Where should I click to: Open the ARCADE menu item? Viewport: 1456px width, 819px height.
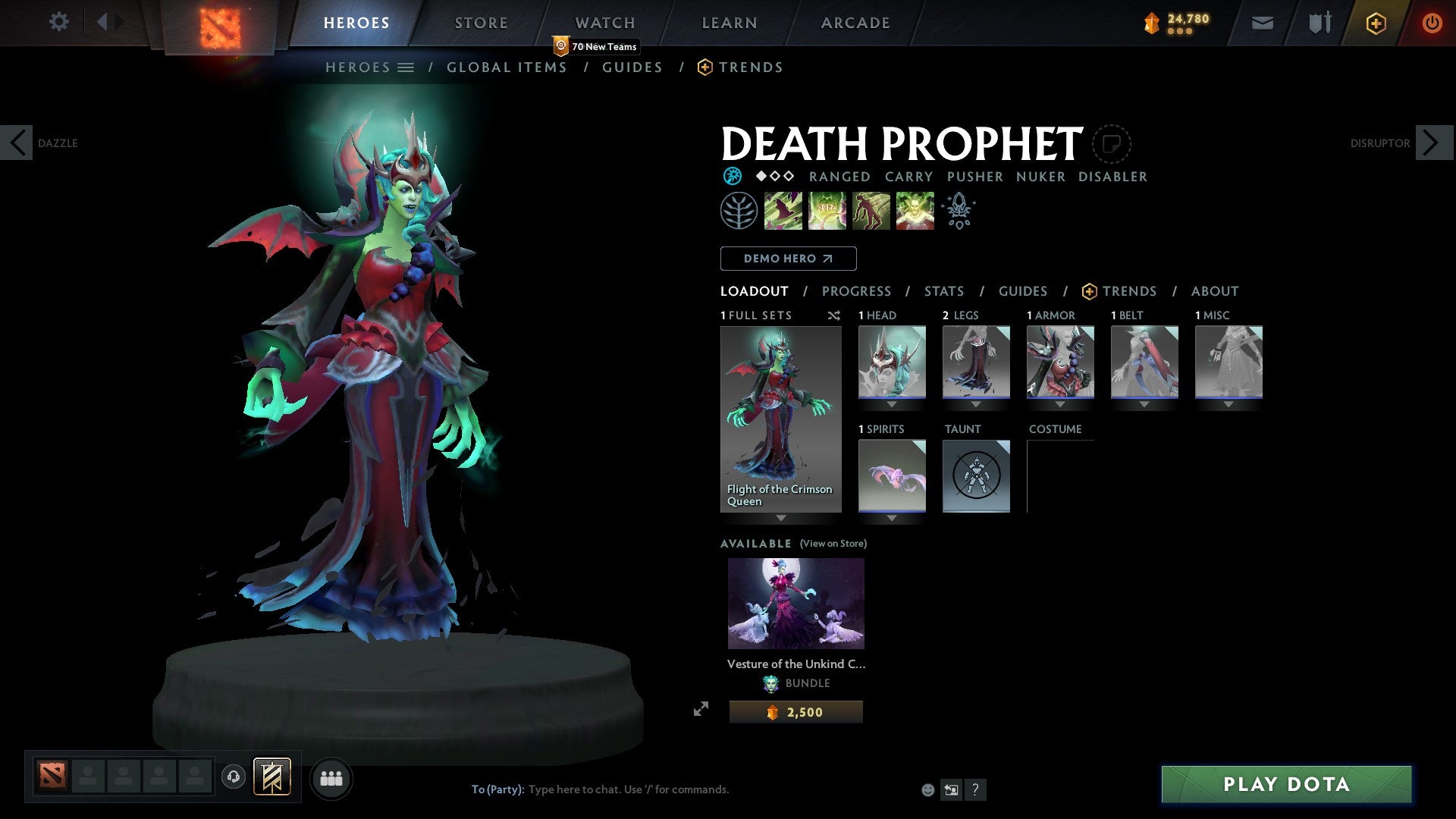855,23
